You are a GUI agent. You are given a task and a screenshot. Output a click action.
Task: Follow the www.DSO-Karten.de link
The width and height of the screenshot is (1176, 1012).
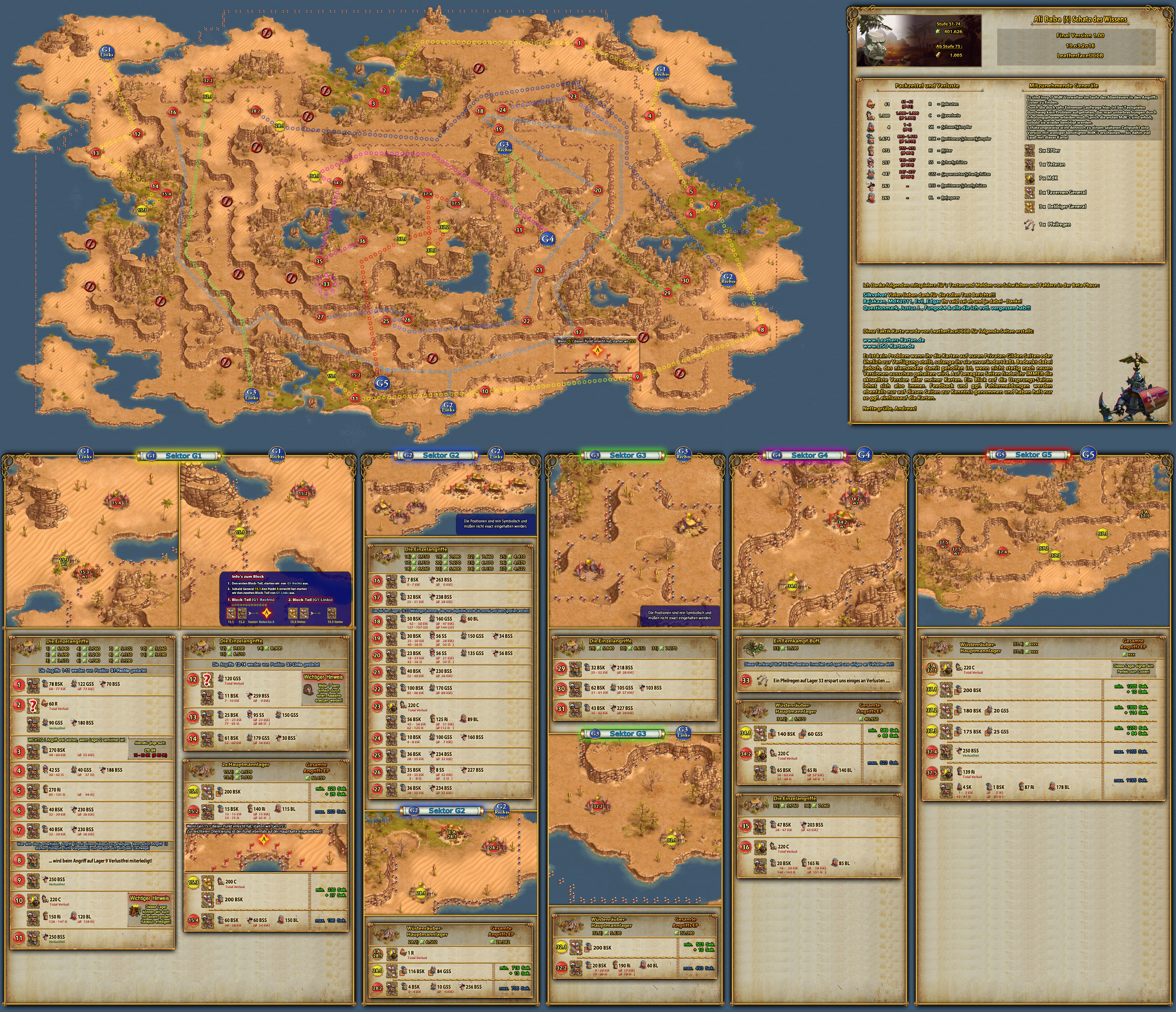tap(888, 346)
